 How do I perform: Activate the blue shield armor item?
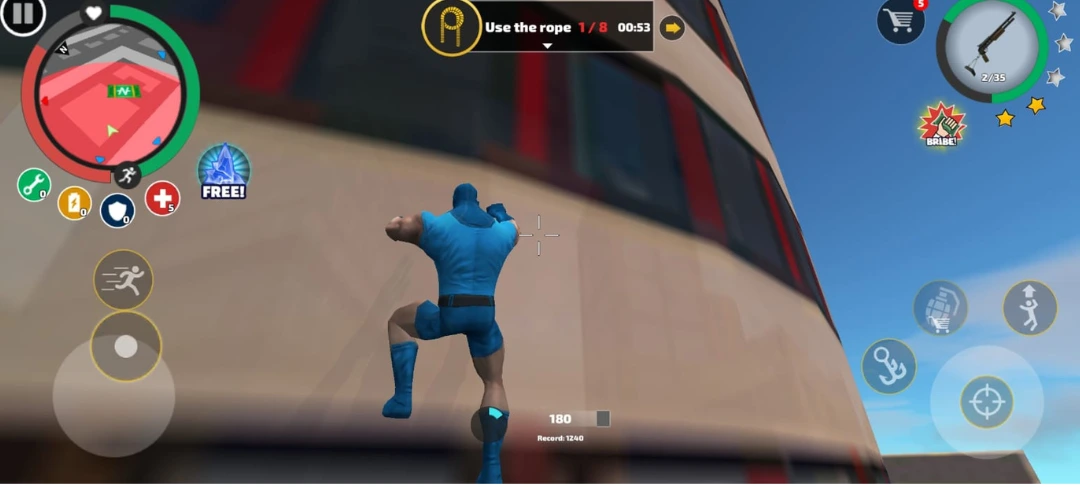[x=117, y=210]
